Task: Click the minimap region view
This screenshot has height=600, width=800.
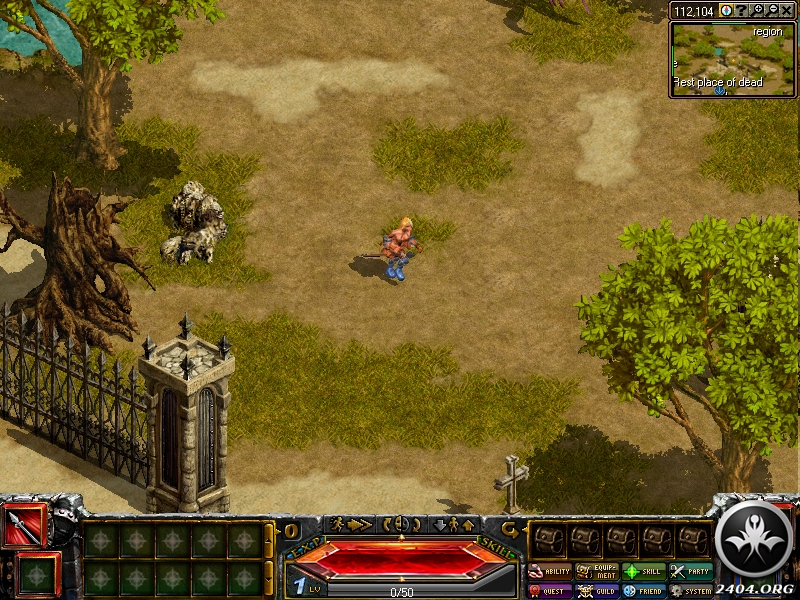Action: (733, 58)
